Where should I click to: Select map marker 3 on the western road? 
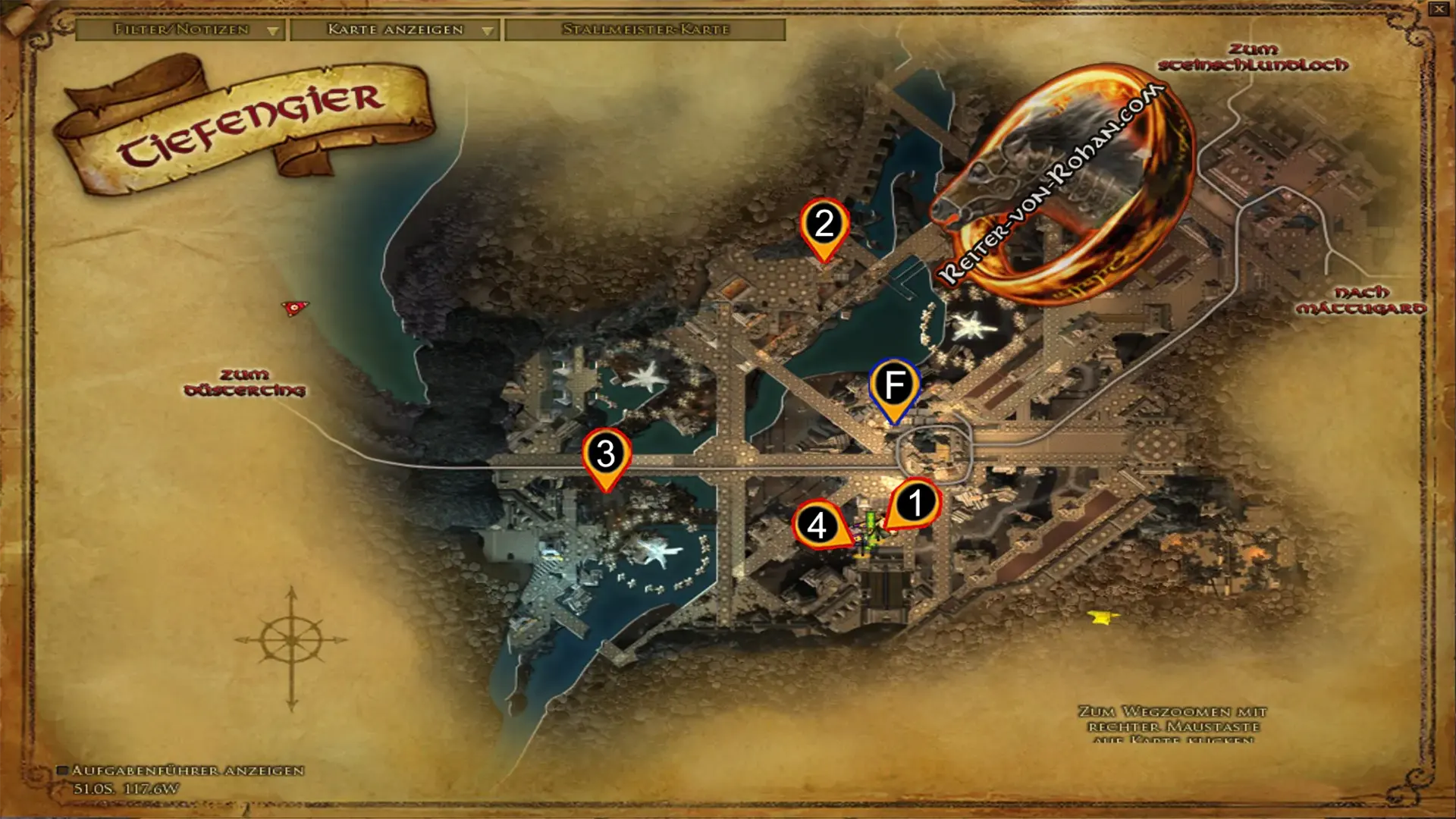(x=604, y=455)
